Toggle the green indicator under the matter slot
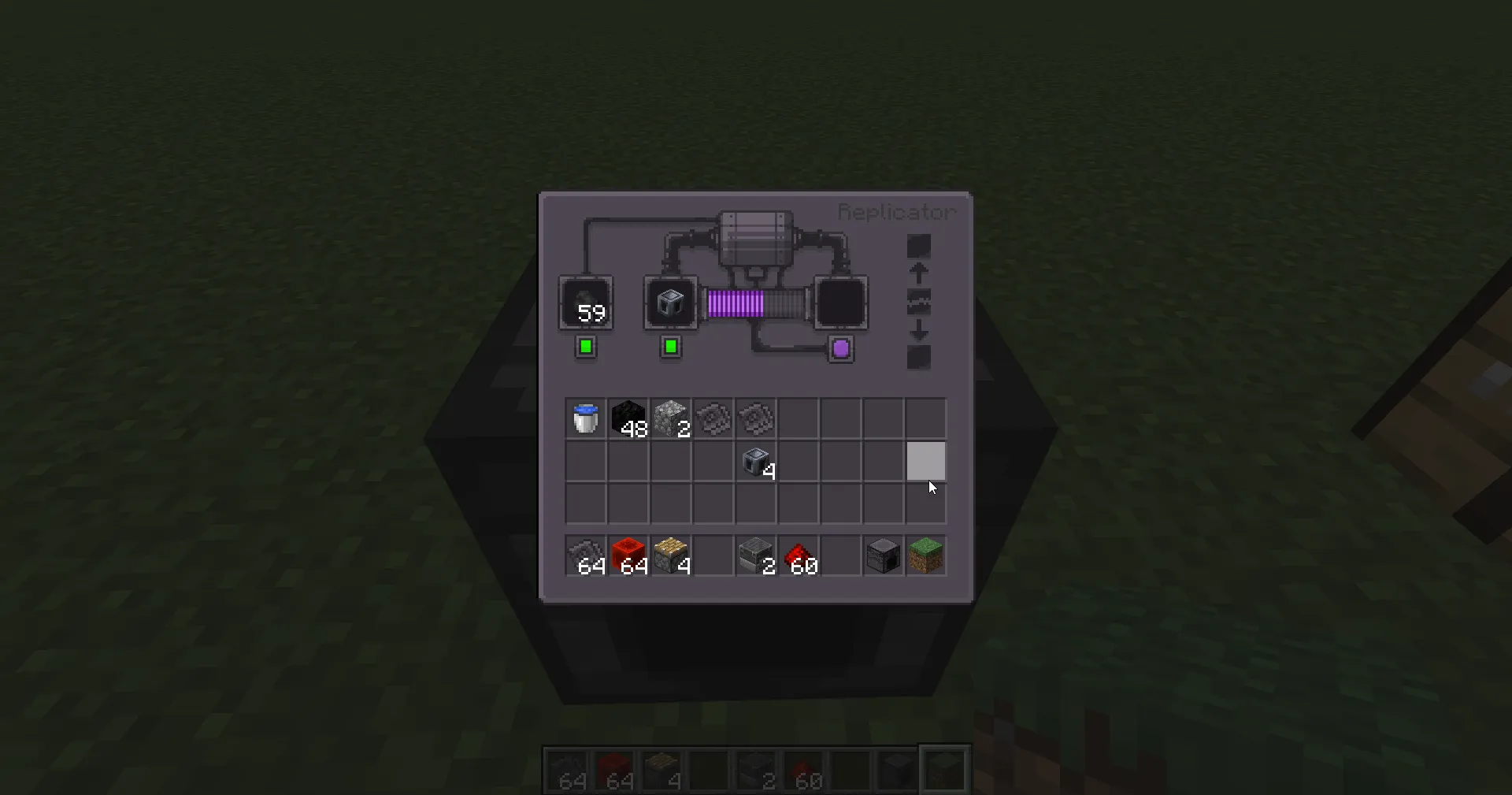Image resolution: width=1512 pixels, height=795 pixels. coord(585,346)
